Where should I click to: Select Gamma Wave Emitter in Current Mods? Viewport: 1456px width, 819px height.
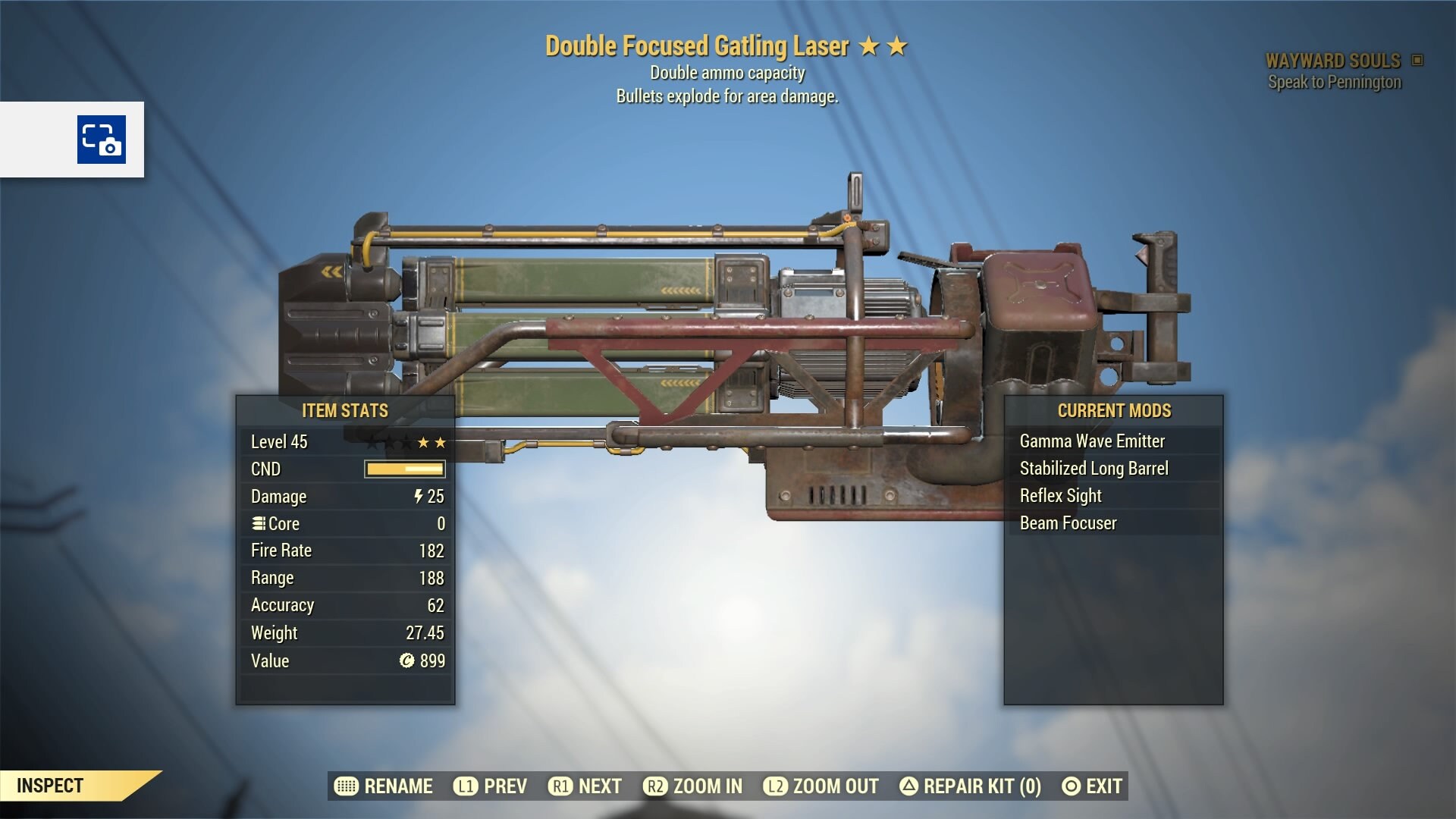pos(1092,441)
